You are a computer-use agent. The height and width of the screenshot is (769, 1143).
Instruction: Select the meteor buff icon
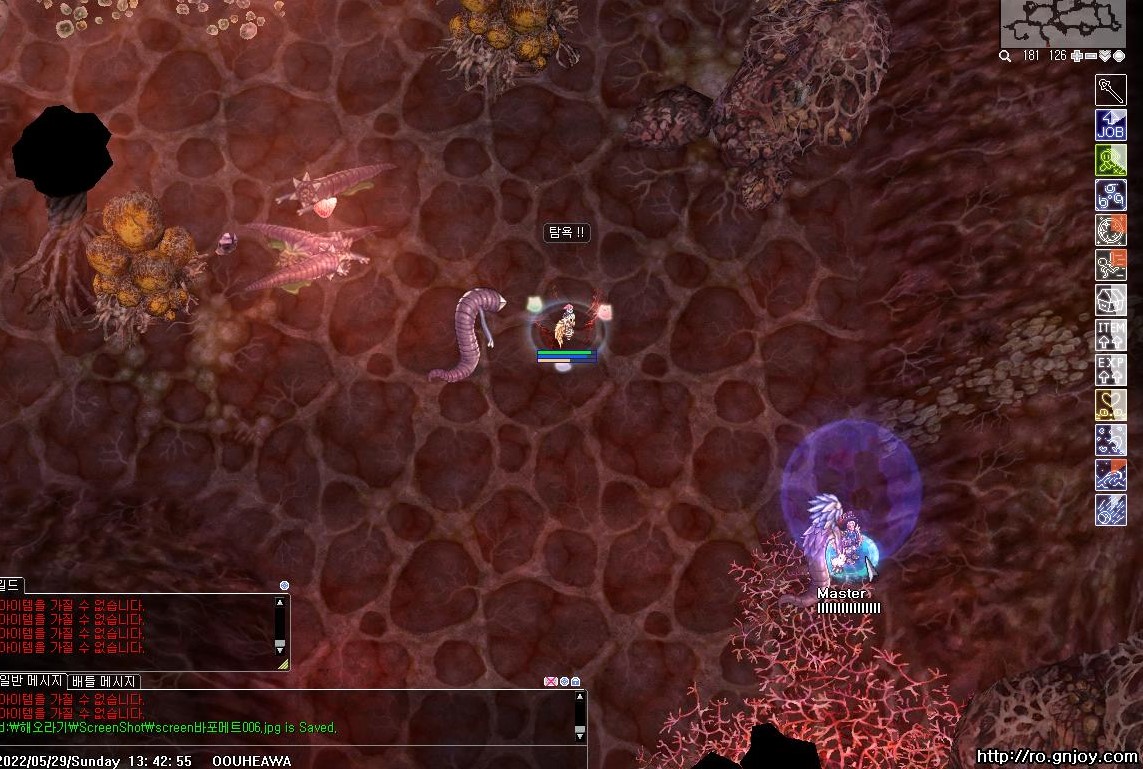1110,510
